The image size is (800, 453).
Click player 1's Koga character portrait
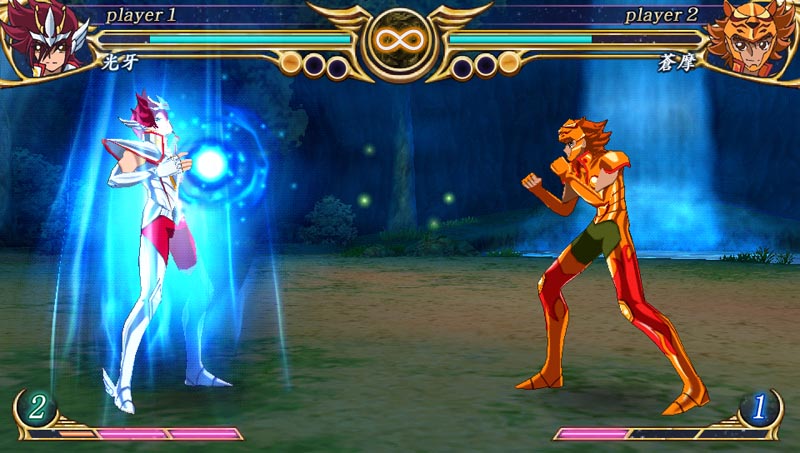tap(40, 38)
